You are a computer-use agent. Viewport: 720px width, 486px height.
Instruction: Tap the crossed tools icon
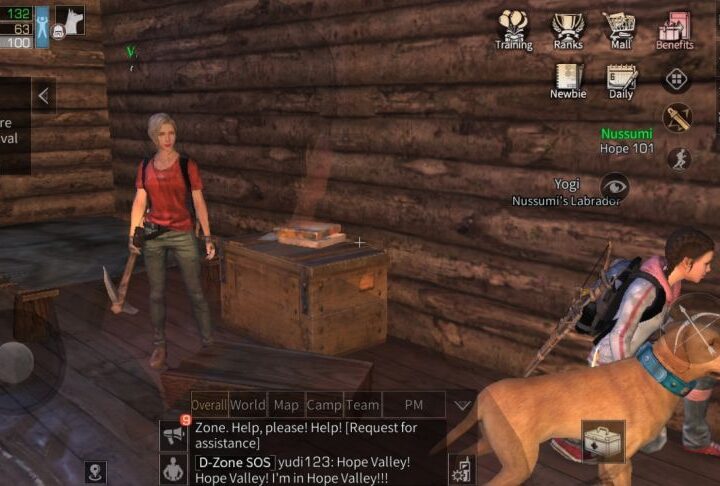coord(677,118)
